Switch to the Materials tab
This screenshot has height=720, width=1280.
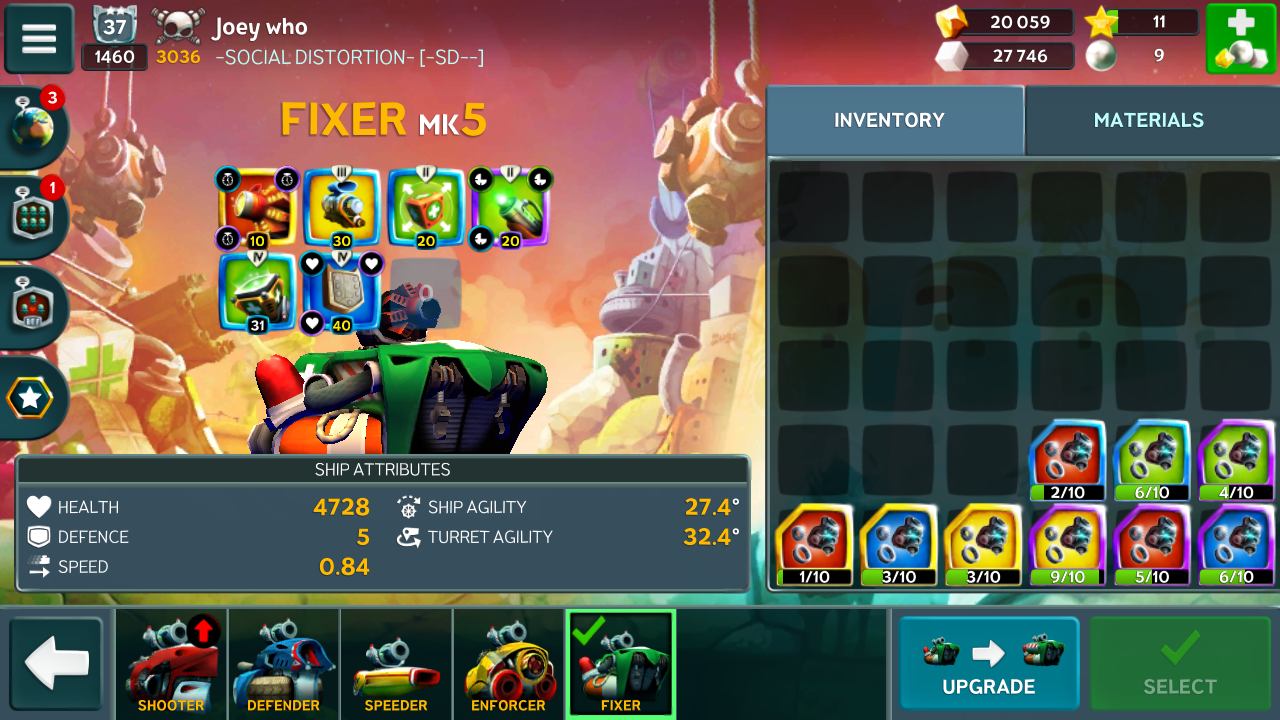[x=1148, y=120]
